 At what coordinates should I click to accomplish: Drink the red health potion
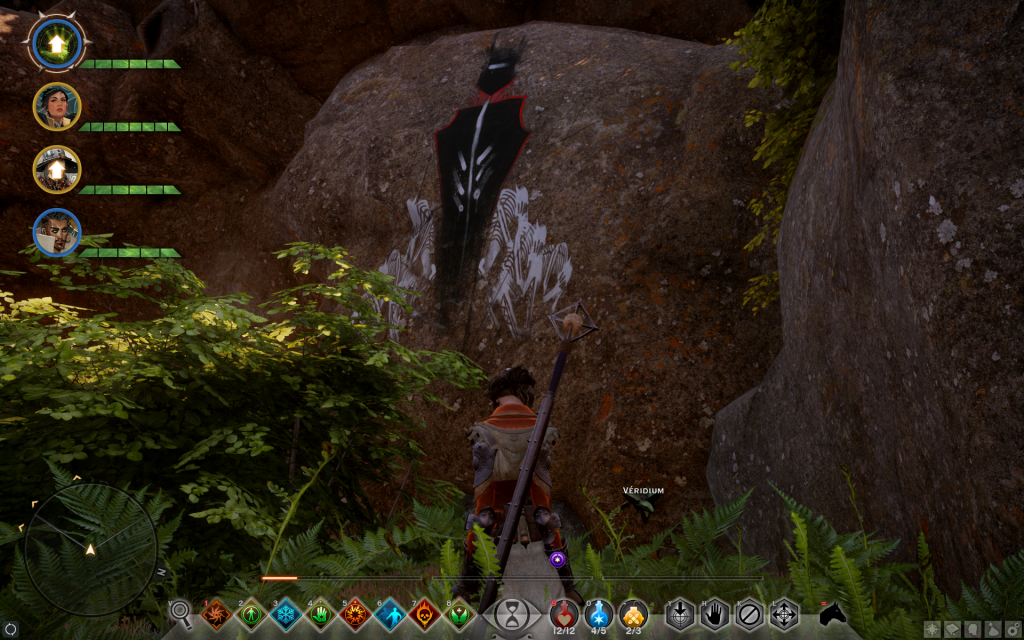[x=565, y=612]
